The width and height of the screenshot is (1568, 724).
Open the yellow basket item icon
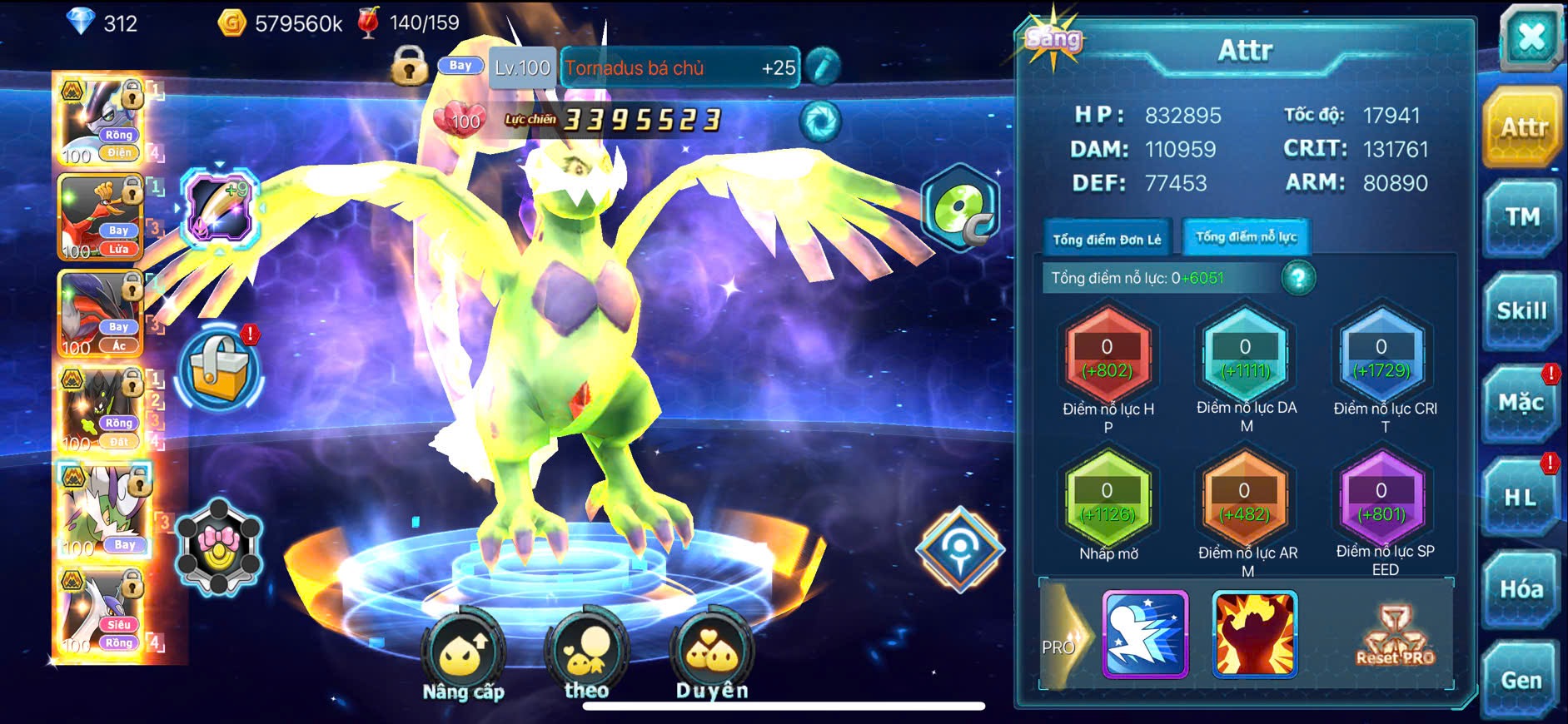pos(220,369)
